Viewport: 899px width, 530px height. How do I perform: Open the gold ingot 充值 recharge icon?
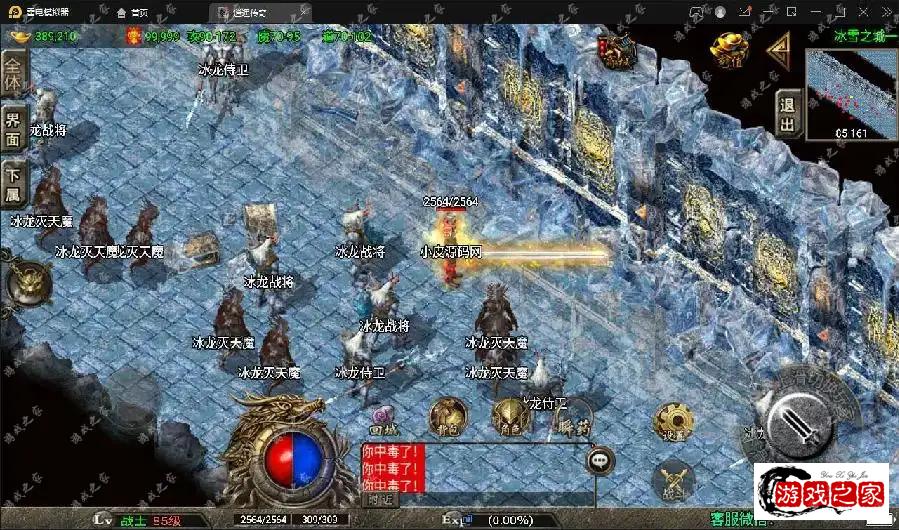(x=733, y=46)
